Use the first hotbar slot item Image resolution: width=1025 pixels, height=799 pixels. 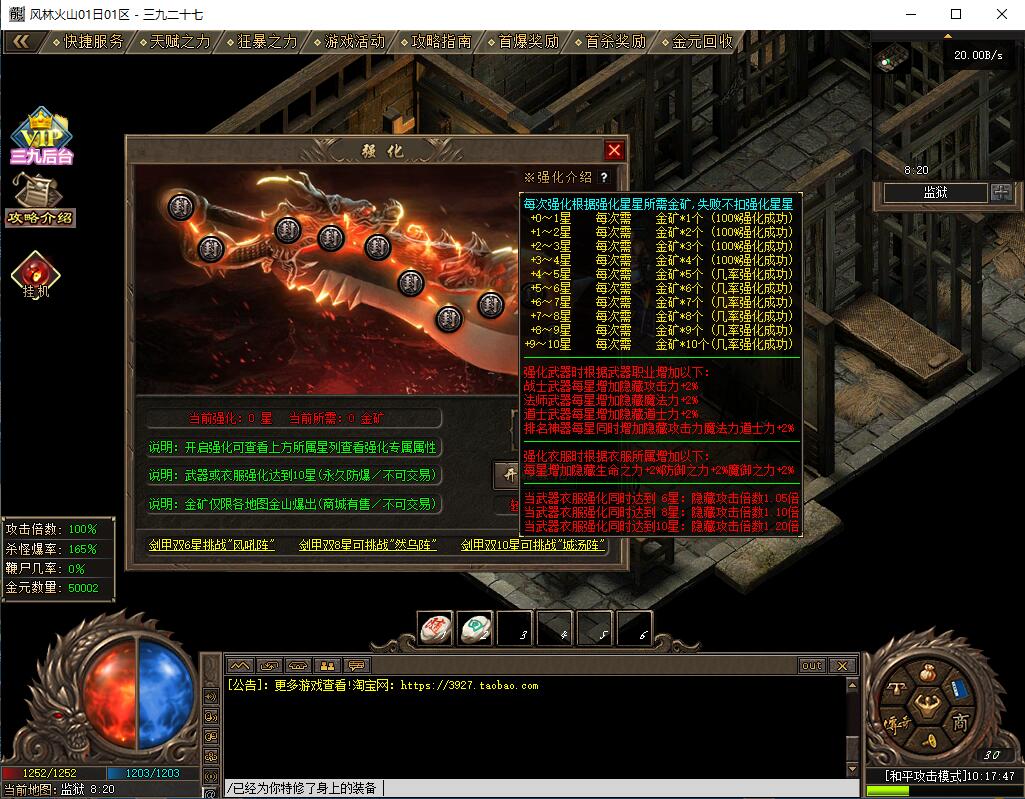click(434, 629)
